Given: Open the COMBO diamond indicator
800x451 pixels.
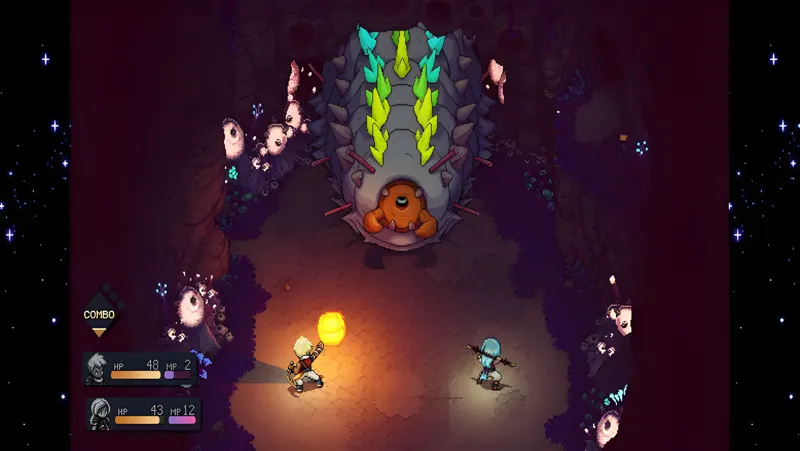Looking at the screenshot, I should pyautogui.click(x=98, y=313).
